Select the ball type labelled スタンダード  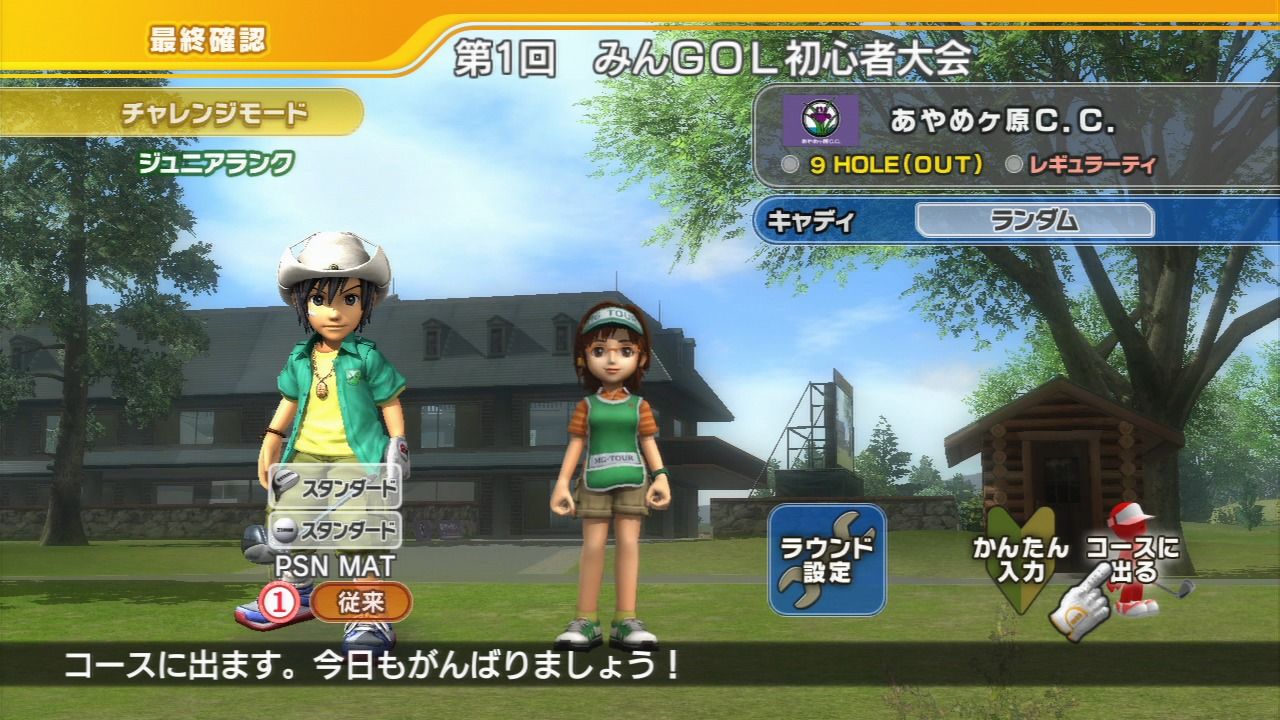tap(335, 529)
